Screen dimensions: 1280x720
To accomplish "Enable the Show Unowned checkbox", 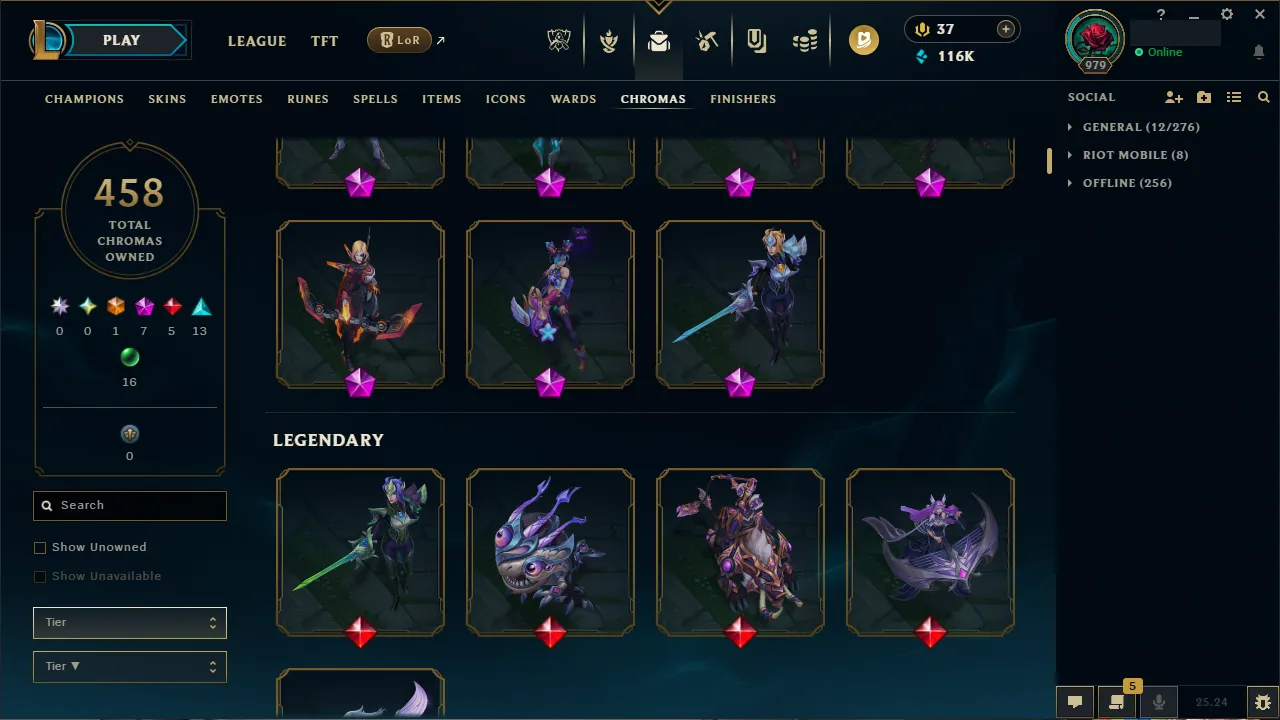I will [40, 547].
